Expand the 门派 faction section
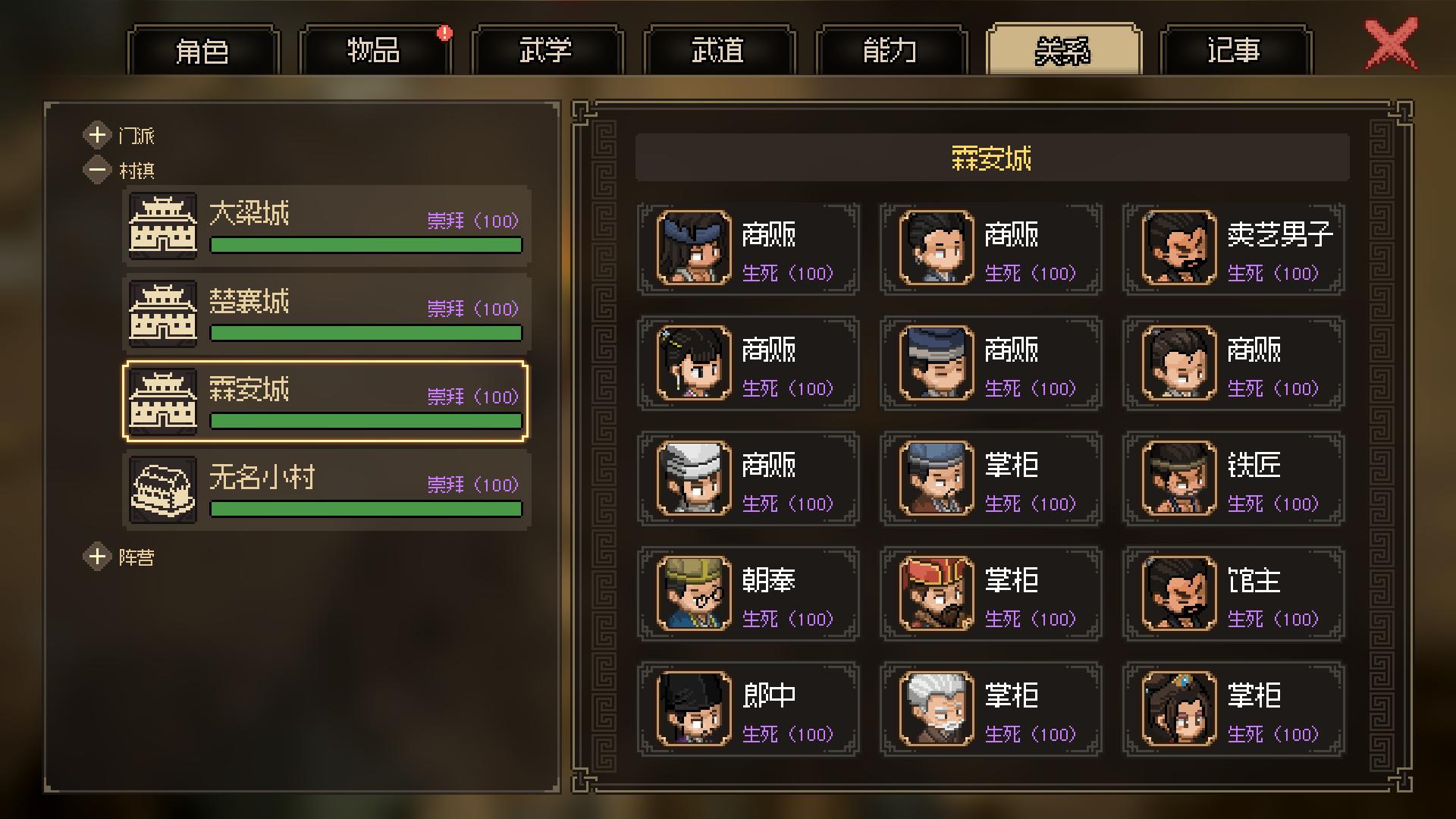The image size is (1456, 819). pyautogui.click(x=97, y=135)
